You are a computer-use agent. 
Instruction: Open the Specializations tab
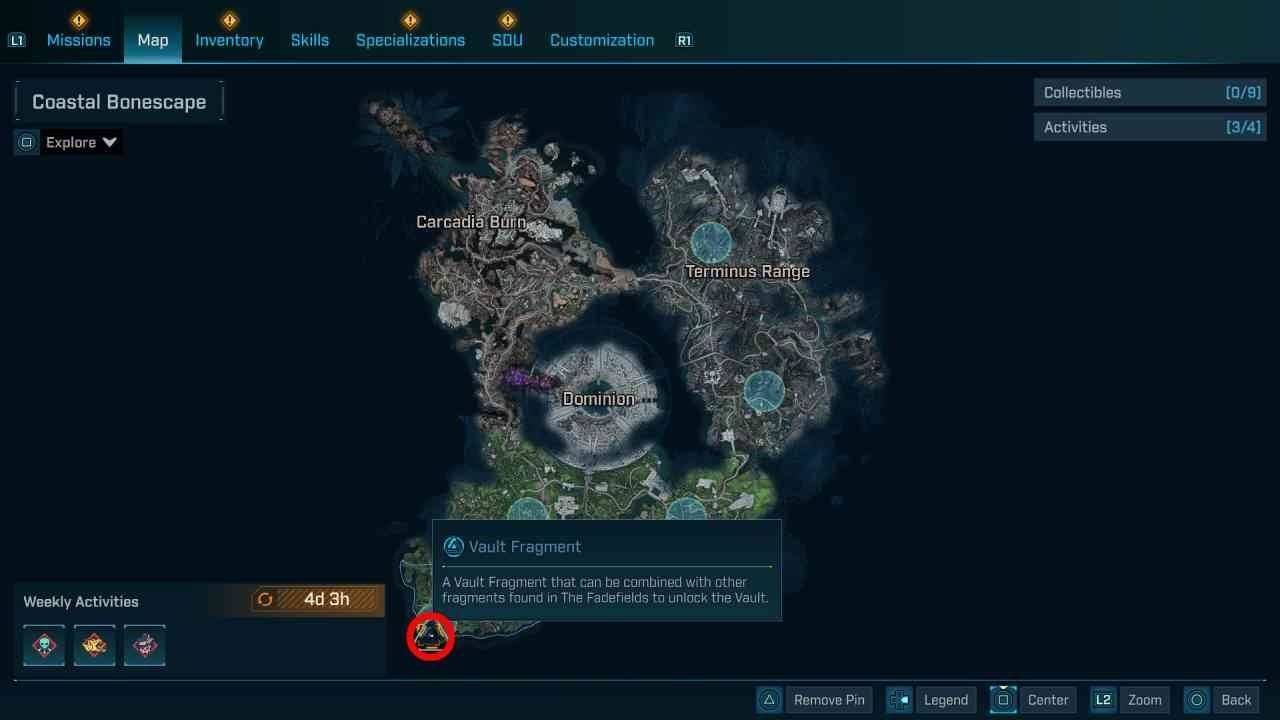point(410,40)
